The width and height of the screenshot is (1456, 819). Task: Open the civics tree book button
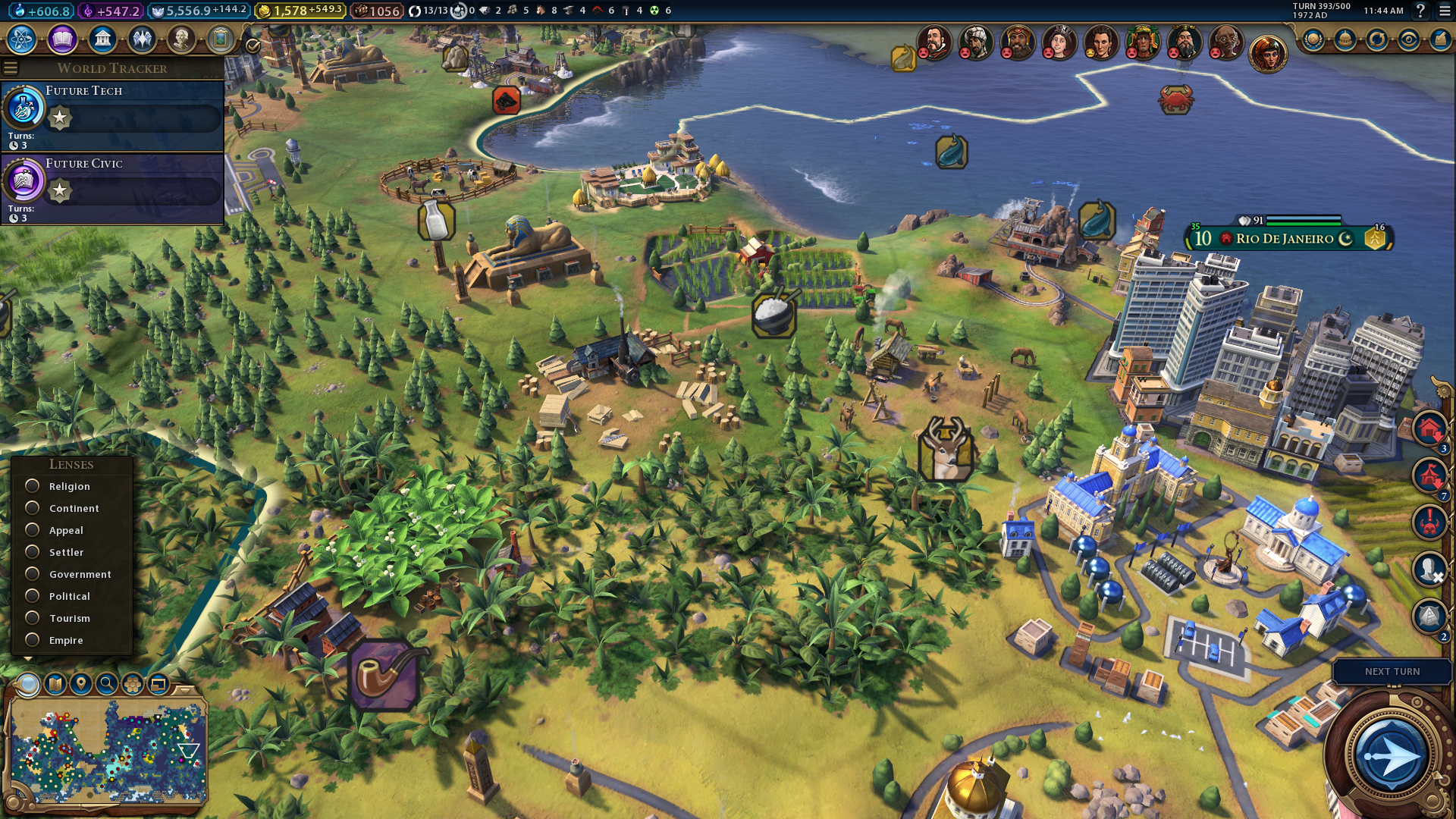[x=62, y=39]
